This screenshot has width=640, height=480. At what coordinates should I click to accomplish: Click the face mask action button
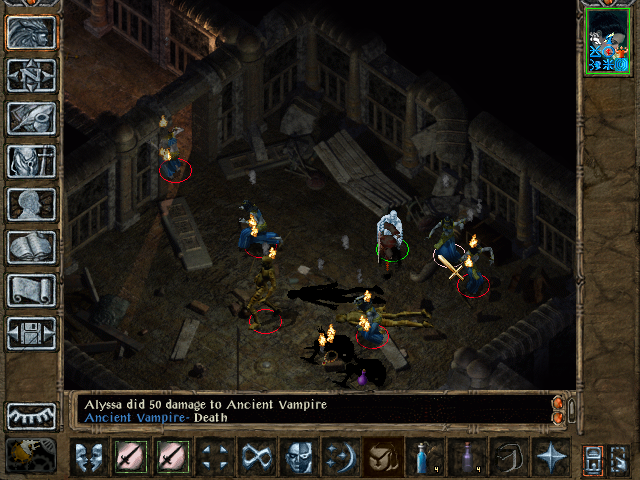pos(297,457)
